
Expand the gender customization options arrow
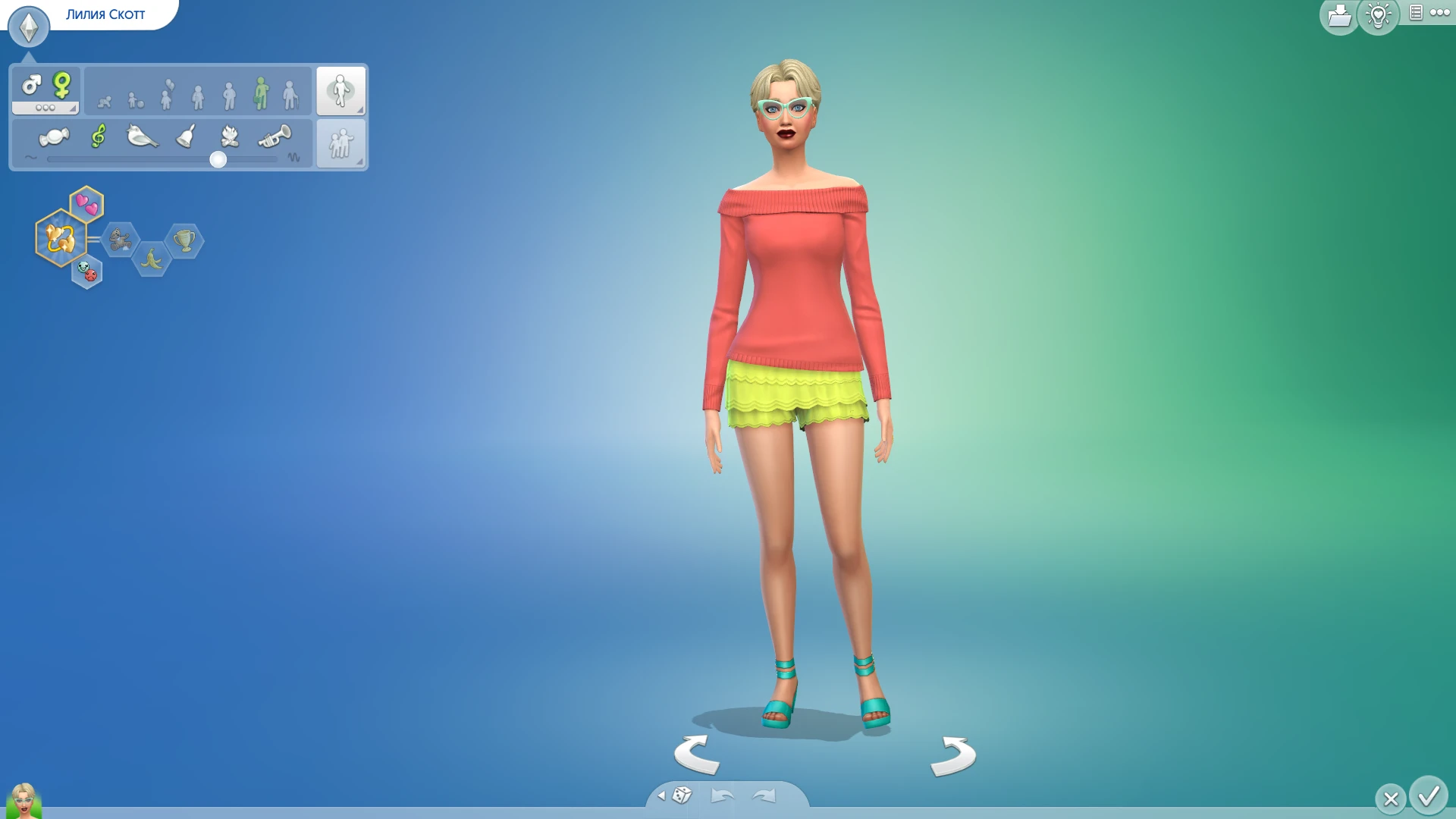tap(73, 108)
